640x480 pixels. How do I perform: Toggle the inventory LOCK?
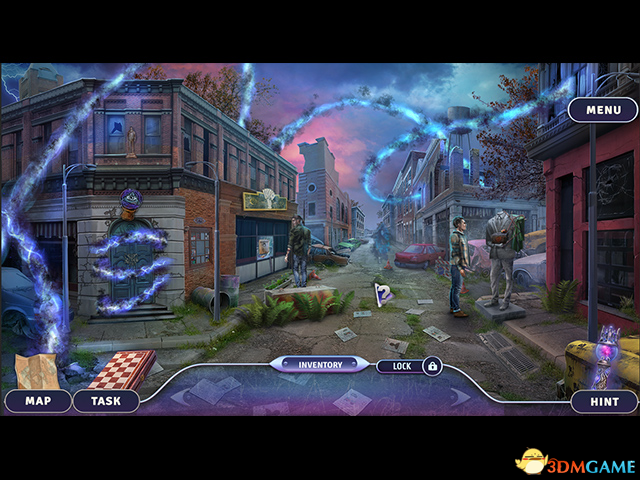pyautogui.click(x=409, y=366)
